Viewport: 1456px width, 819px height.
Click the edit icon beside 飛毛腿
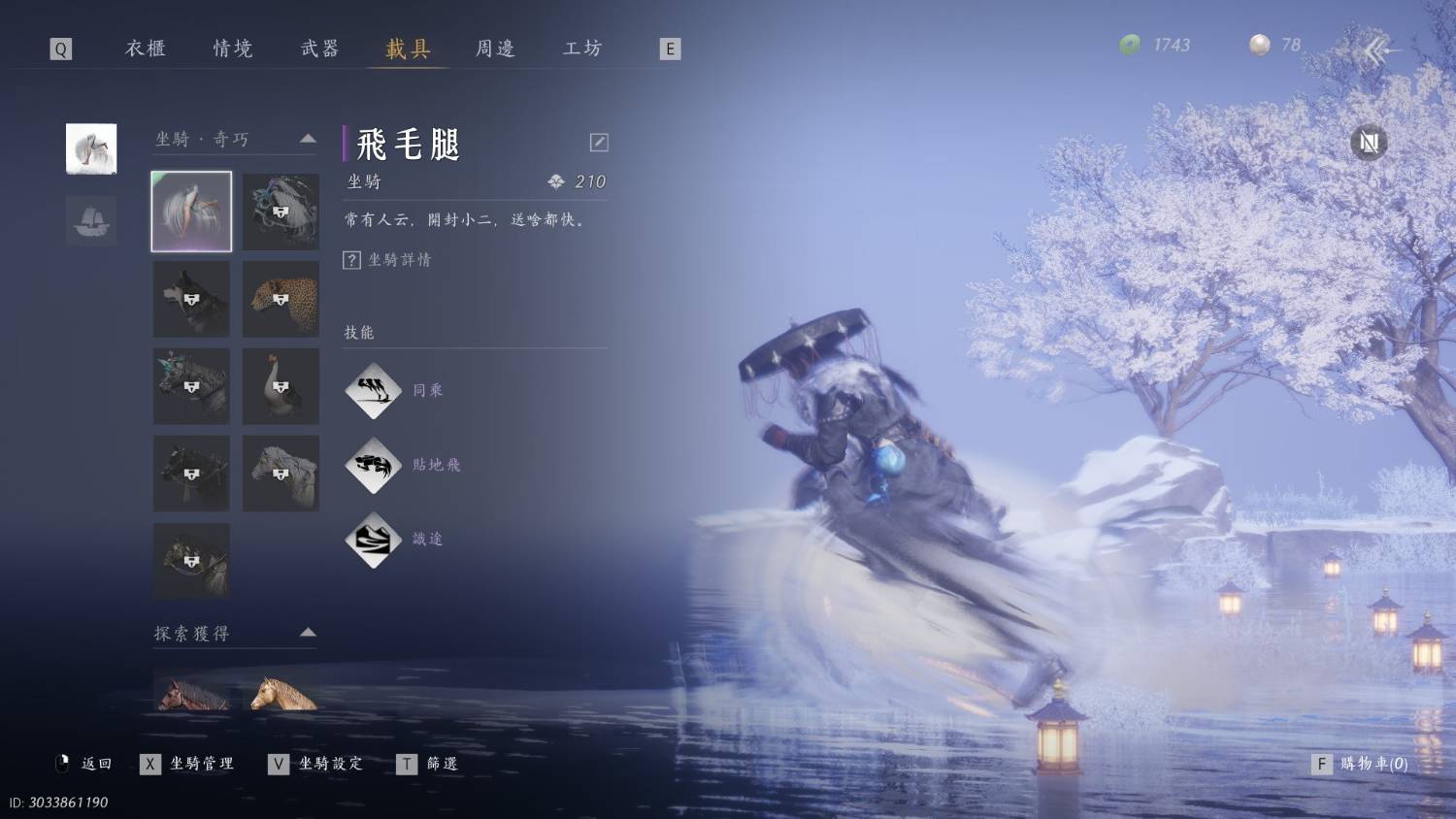(599, 143)
